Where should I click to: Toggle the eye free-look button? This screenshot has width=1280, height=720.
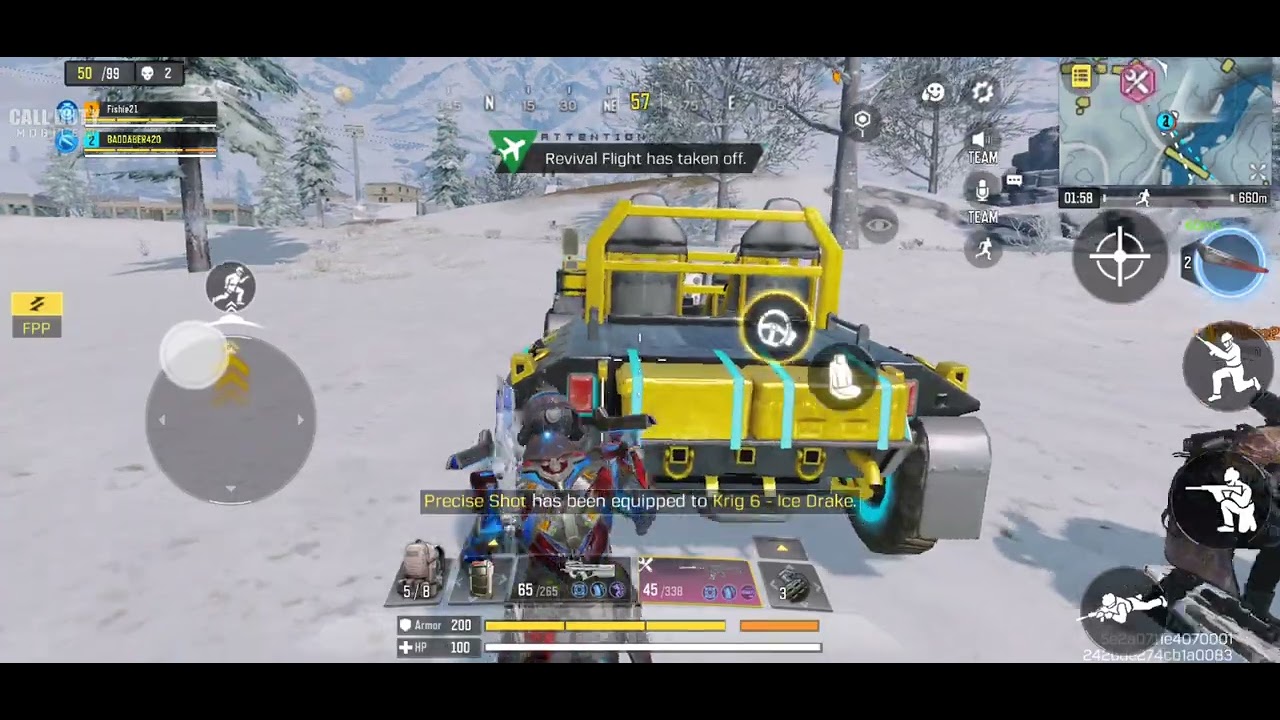pyautogui.click(x=879, y=225)
